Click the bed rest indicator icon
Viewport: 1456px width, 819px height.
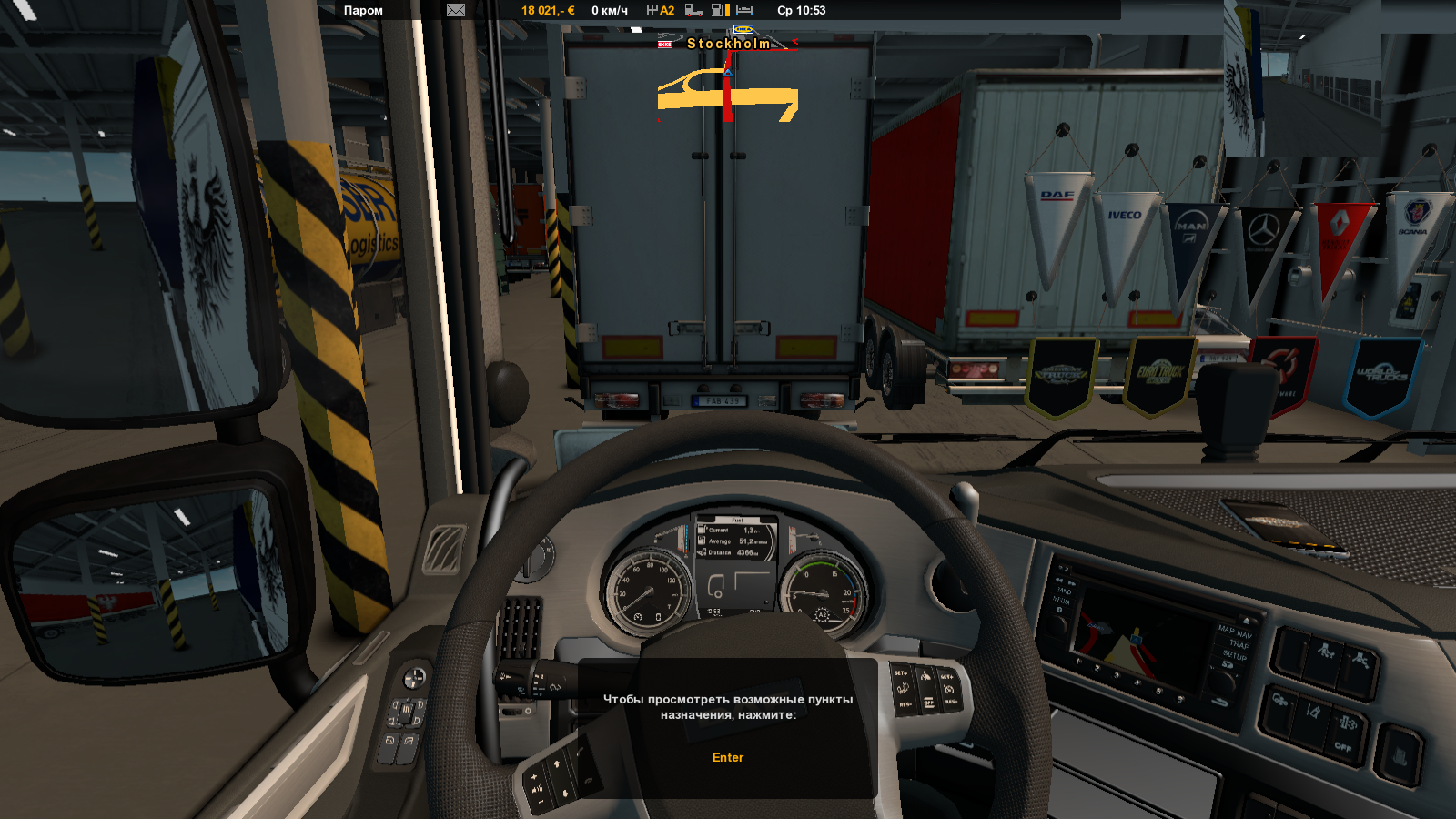(x=744, y=11)
